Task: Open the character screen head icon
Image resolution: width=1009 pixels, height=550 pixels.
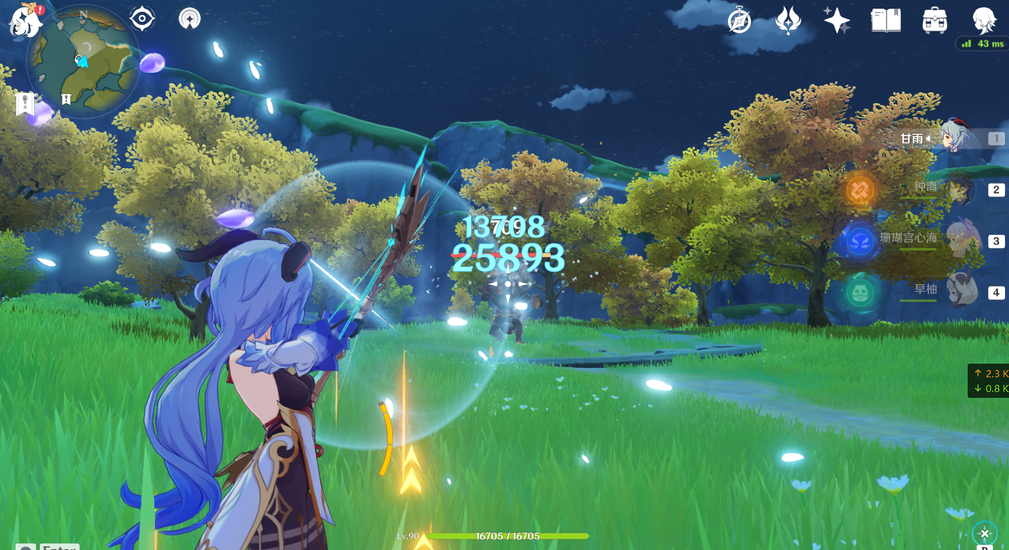Action: pos(983,20)
